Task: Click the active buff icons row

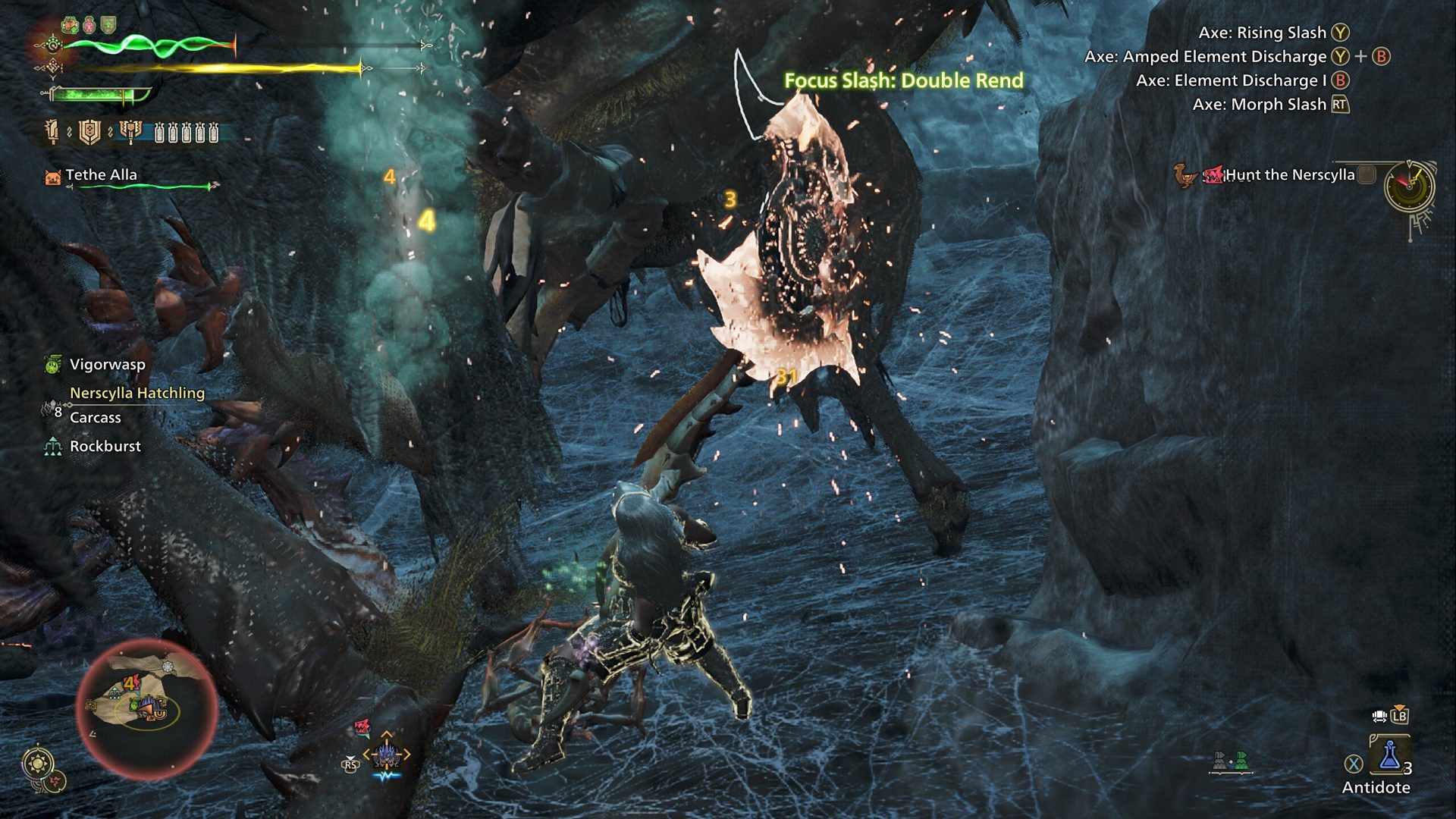Action: (89, 24)
